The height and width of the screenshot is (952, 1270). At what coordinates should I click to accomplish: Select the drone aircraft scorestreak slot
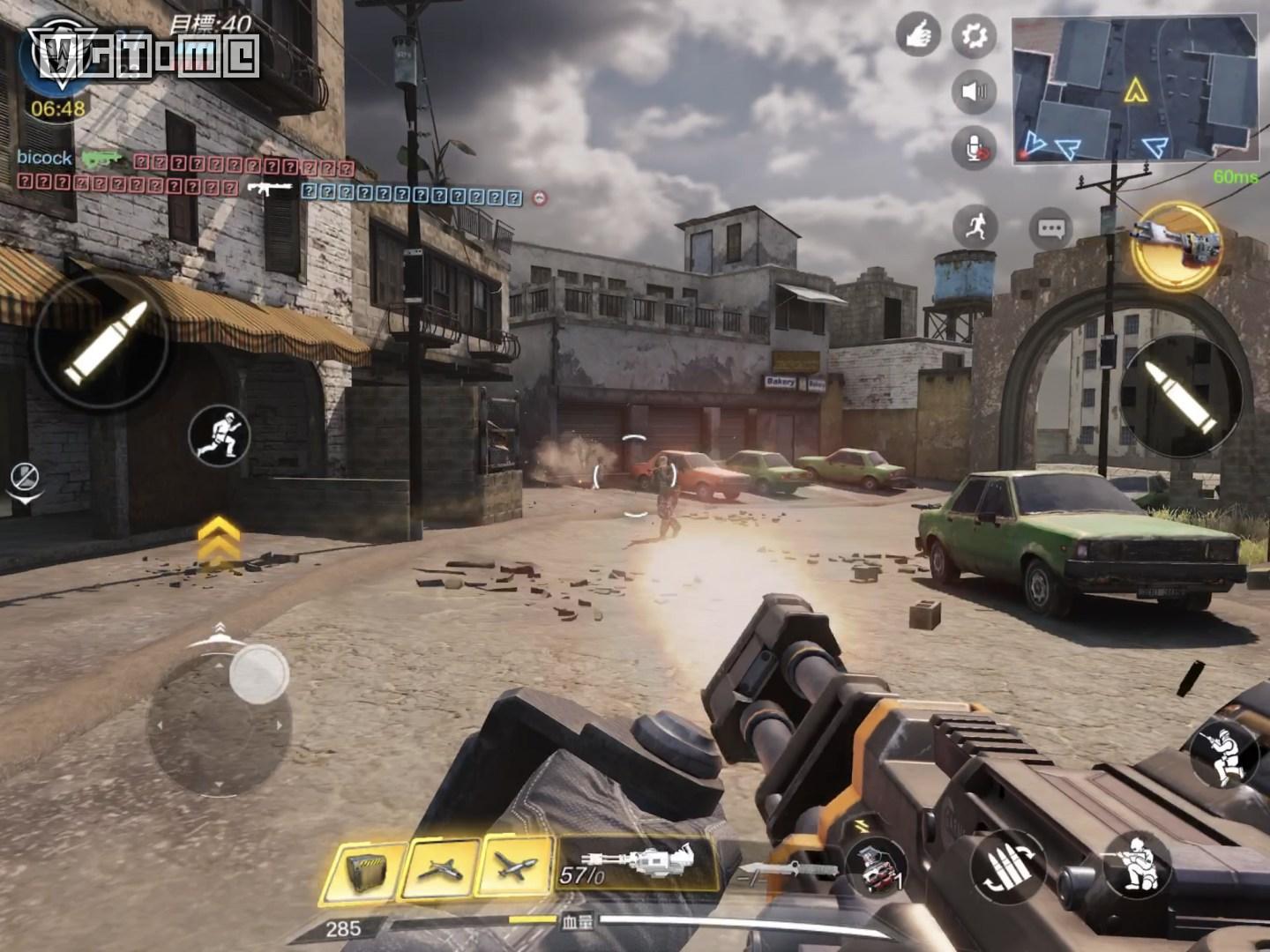(x=440, y=868)
